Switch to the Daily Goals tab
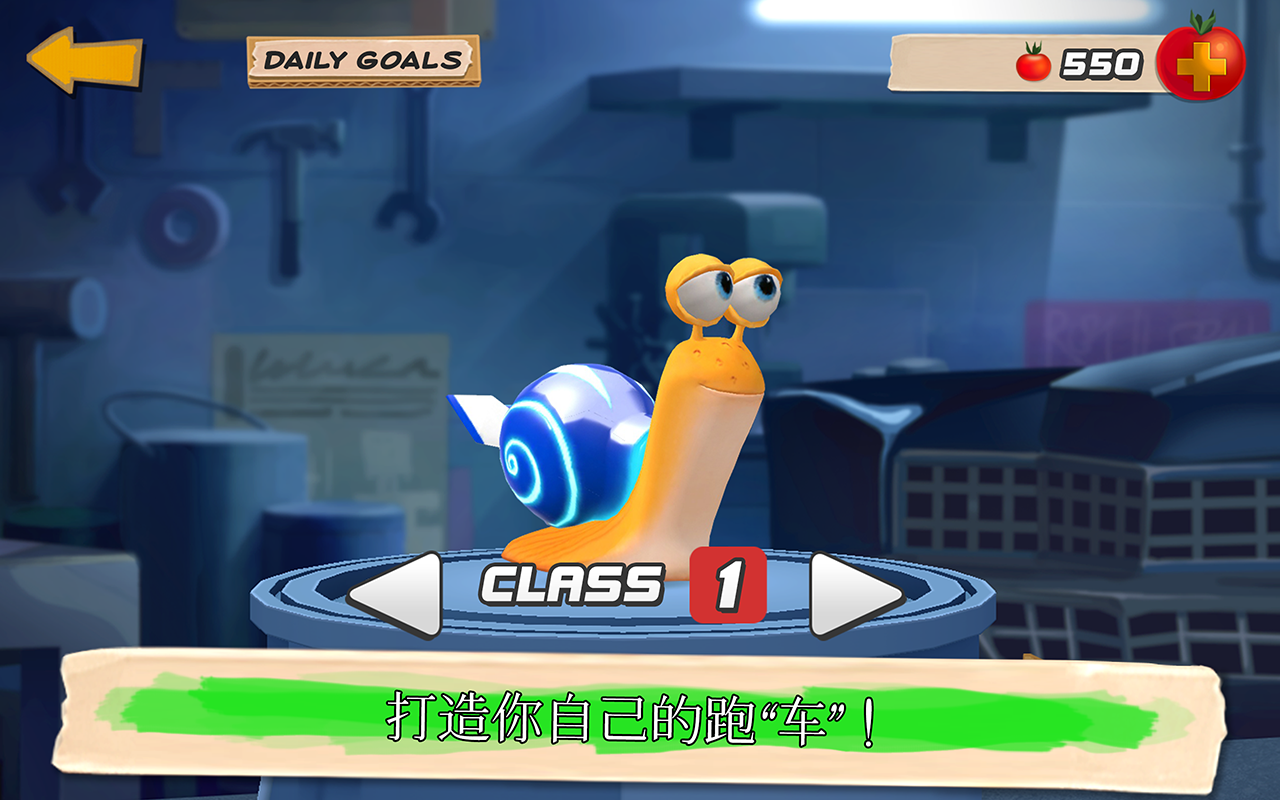 pos(365,58)
